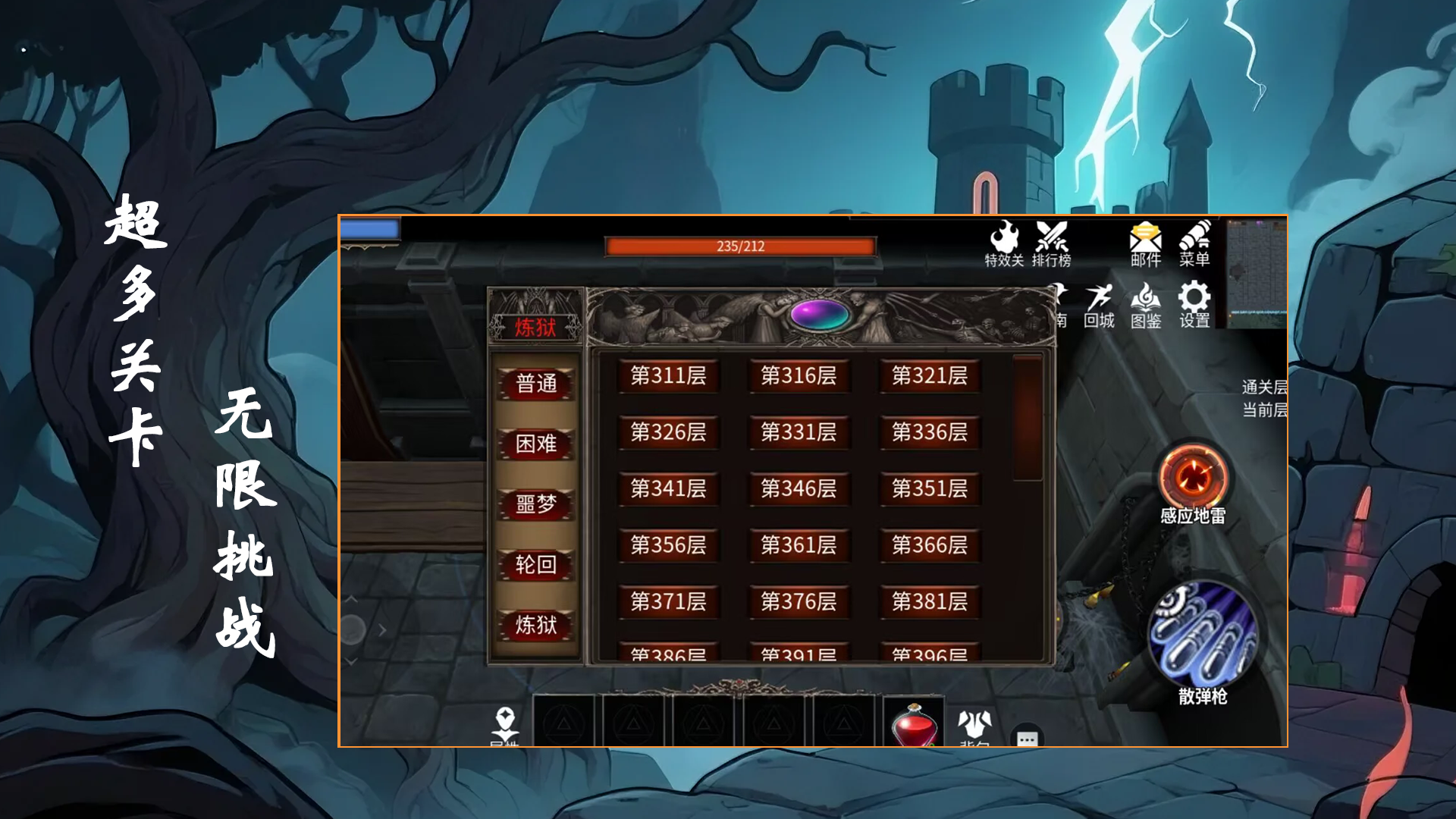Open the 邮件 mailbox
This screenshot has height=819, width=1456.
1145,244
